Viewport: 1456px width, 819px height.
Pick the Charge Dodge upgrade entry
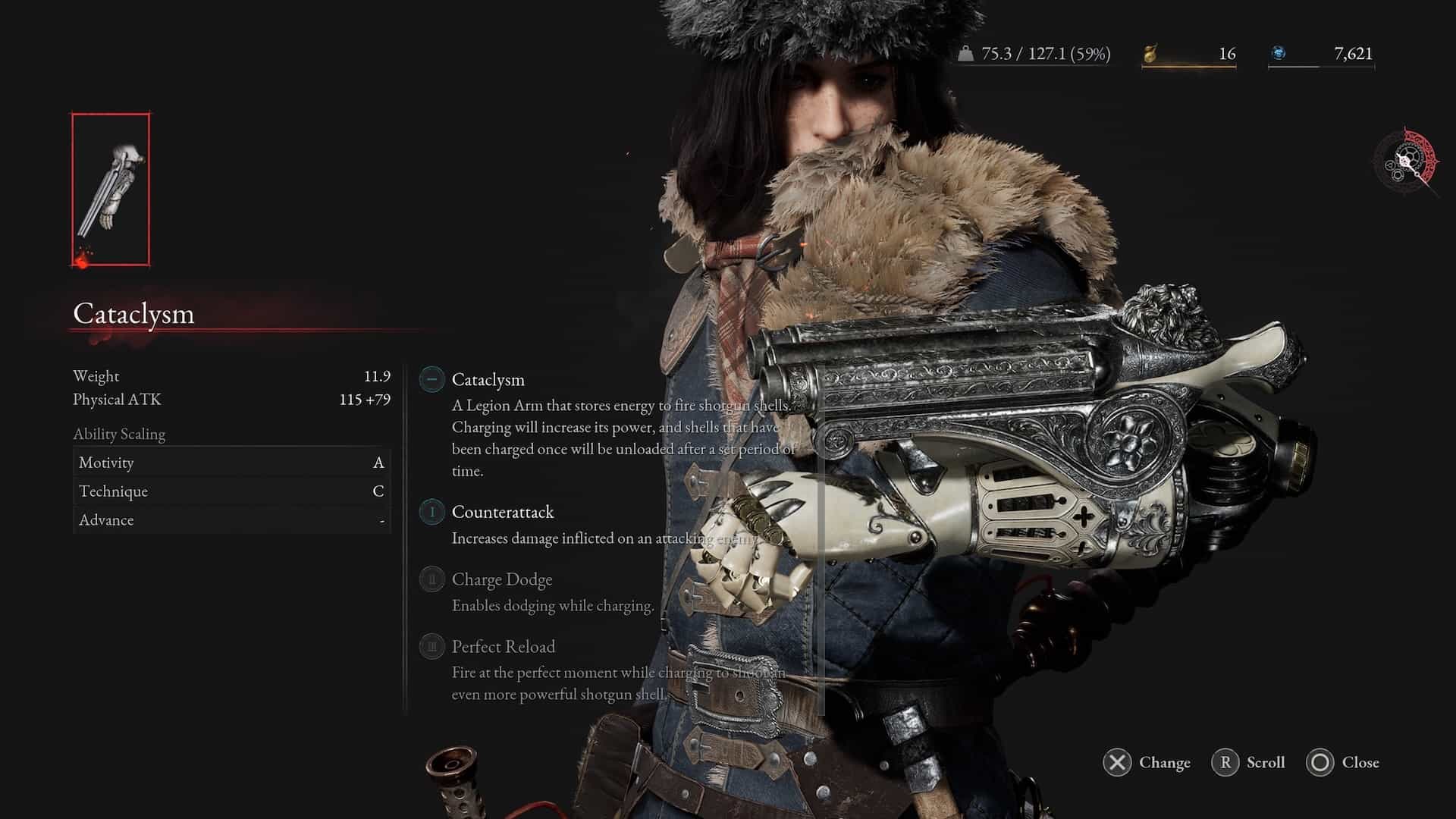(x=501, y=579)
